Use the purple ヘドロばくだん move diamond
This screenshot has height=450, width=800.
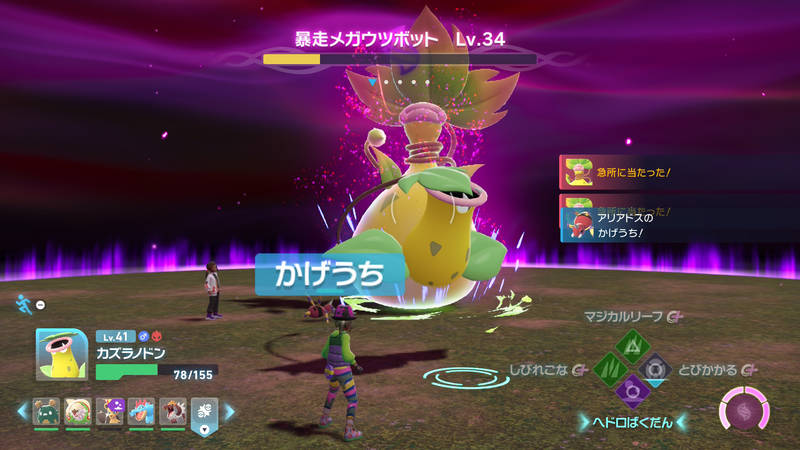(632, 392)
